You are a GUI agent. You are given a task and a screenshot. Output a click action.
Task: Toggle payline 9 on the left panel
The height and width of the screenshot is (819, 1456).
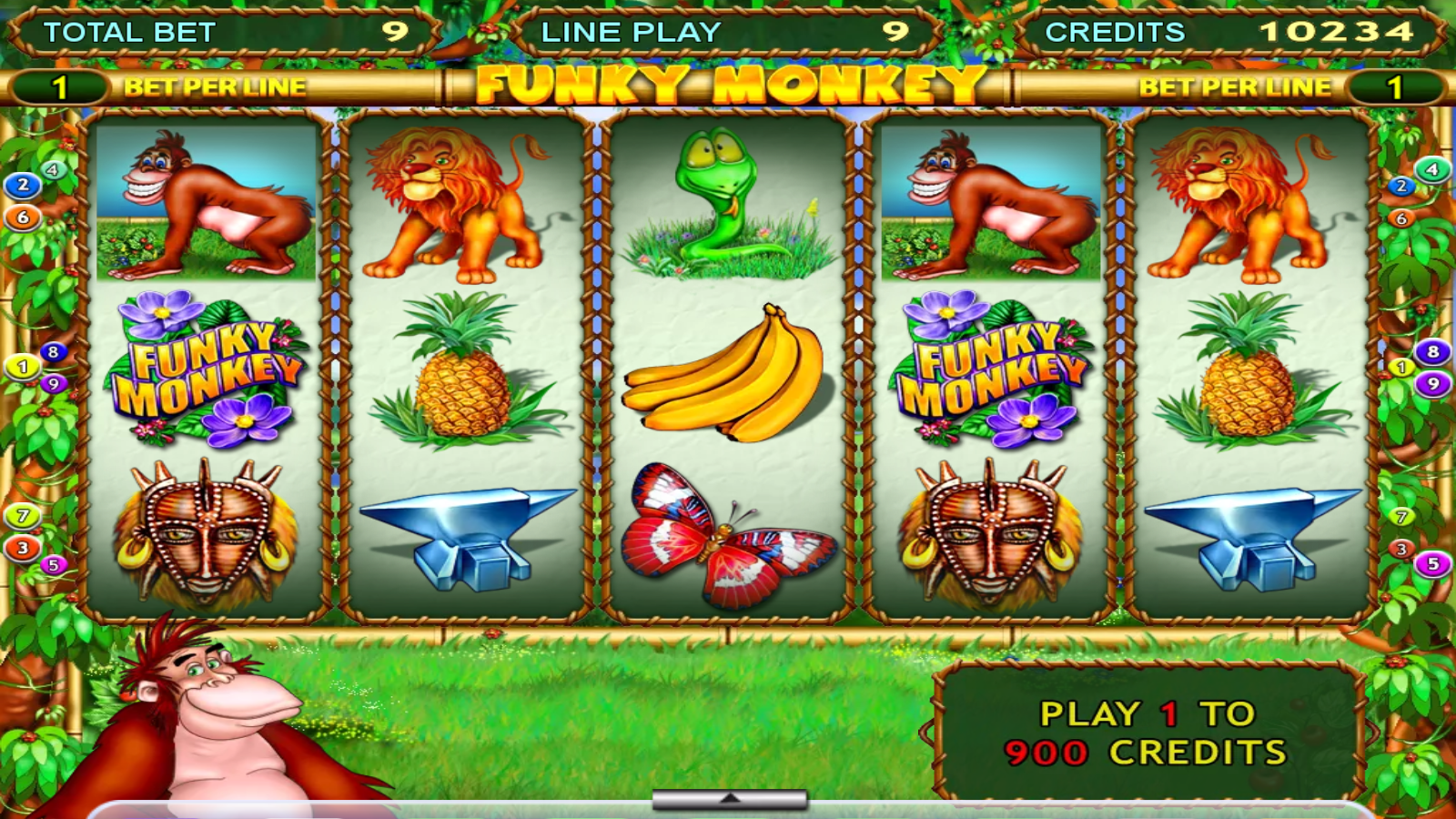[53, 383]
